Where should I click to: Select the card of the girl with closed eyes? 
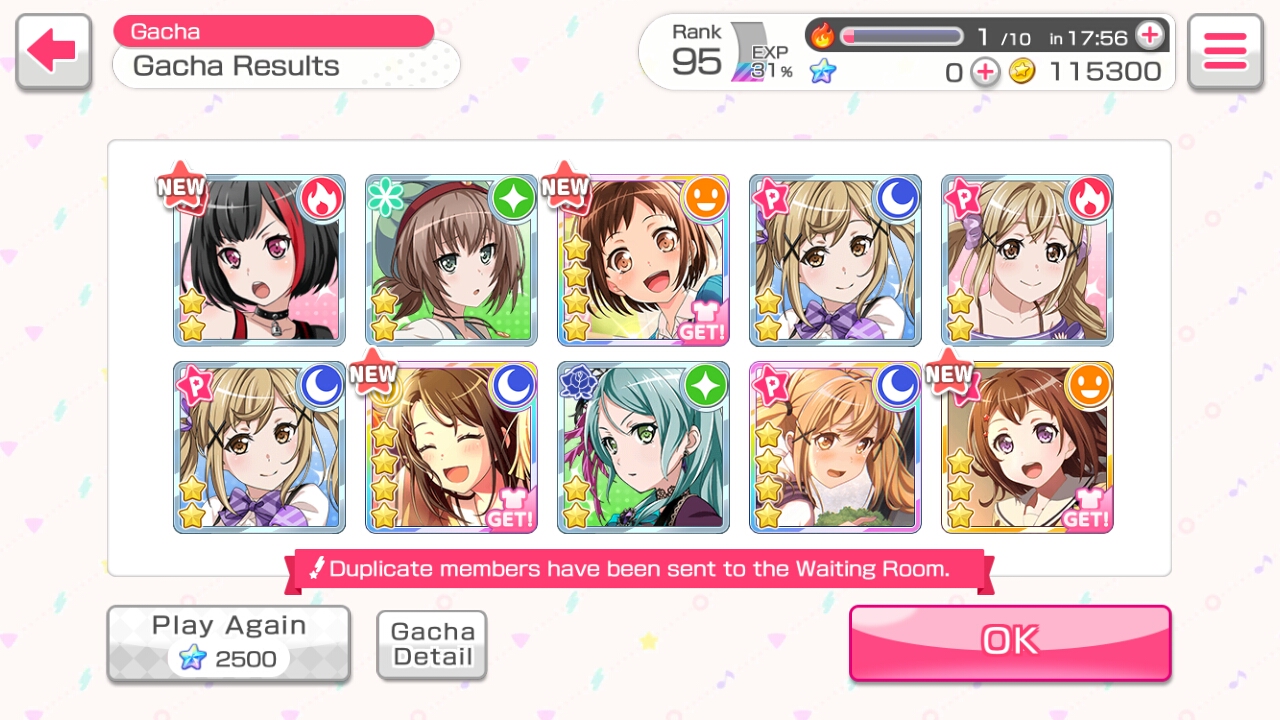451,447
